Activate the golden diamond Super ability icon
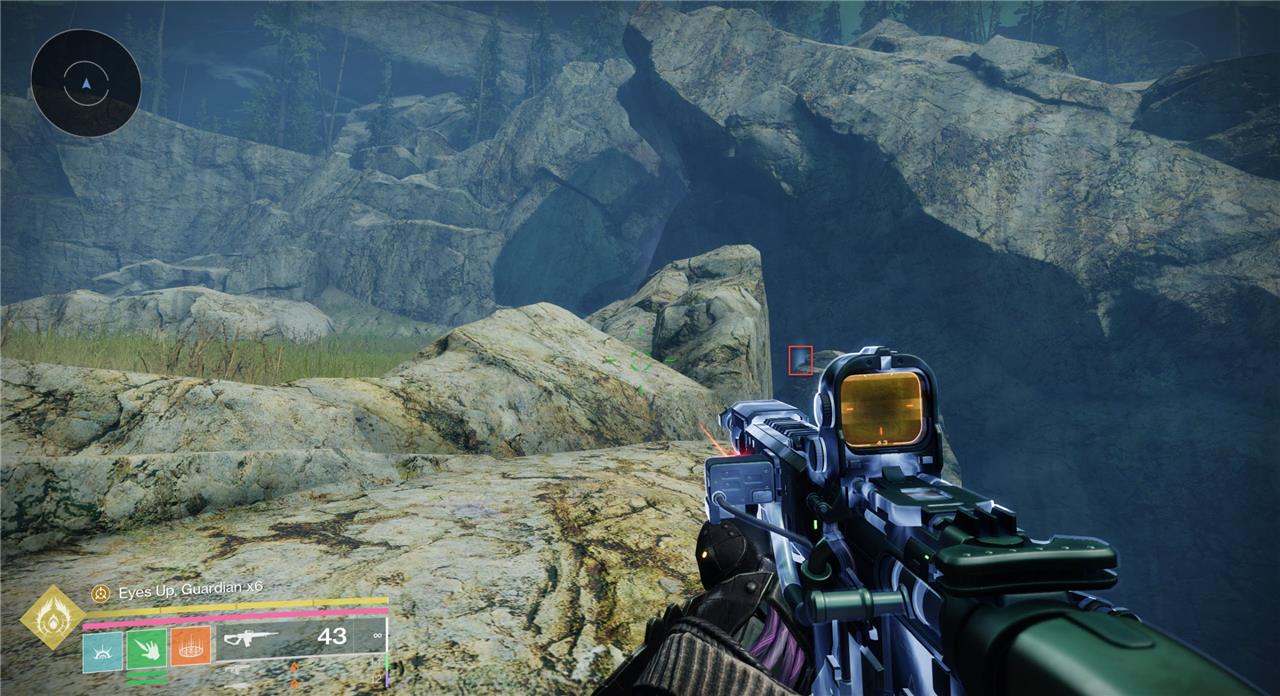The height and width of the screenshot is (696, 1280). click(53, 616)
